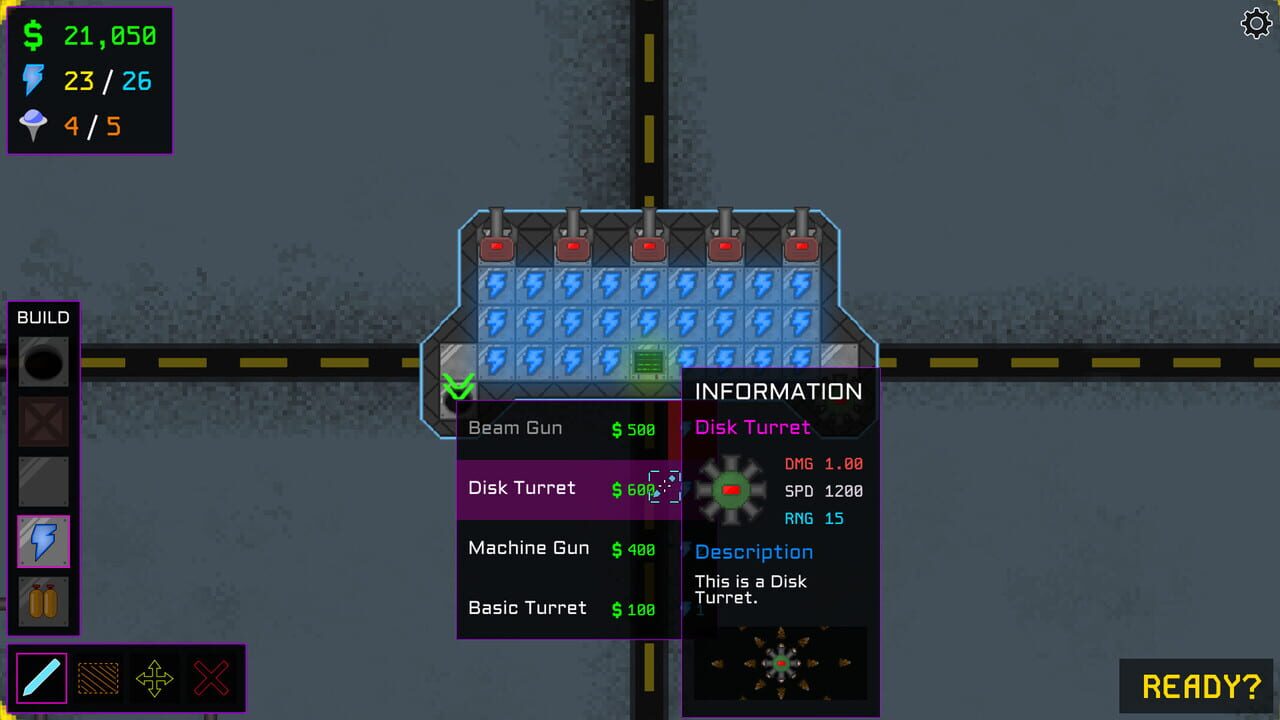Select the crate block in Build menu

(42, 421)
